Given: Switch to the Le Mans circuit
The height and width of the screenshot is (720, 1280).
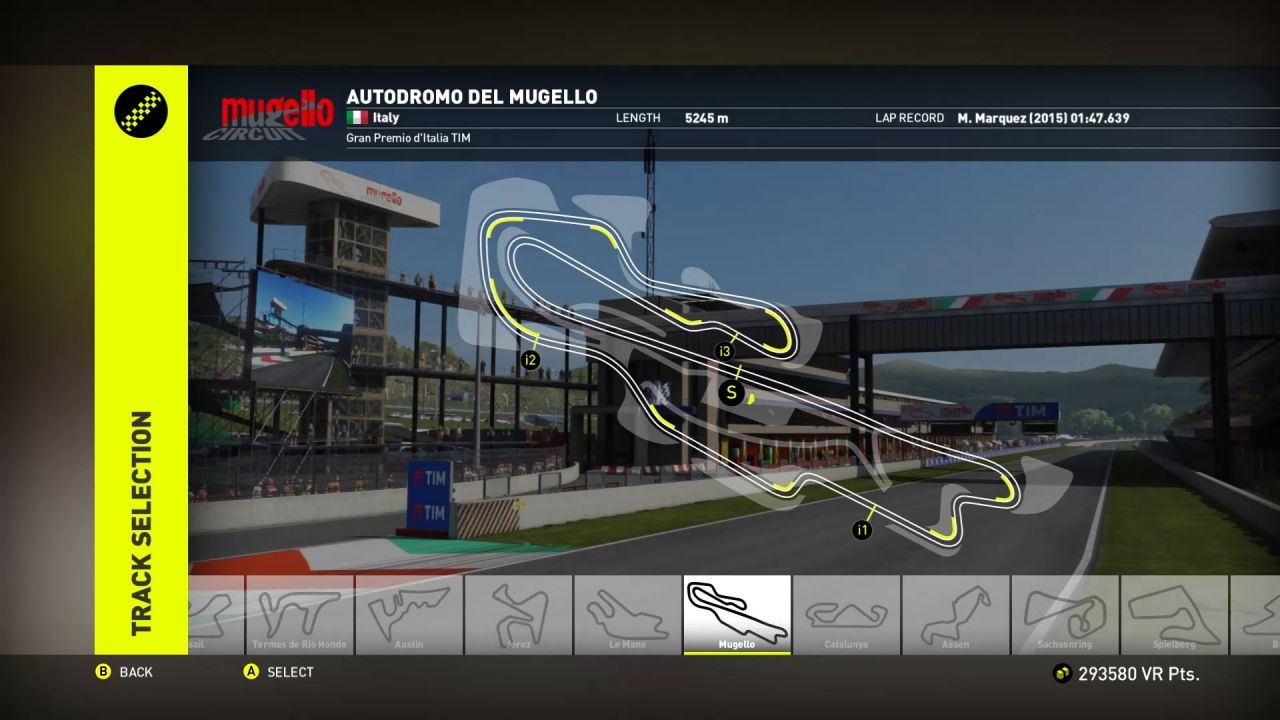Looking at the screenshot, I should pos(628,614).
